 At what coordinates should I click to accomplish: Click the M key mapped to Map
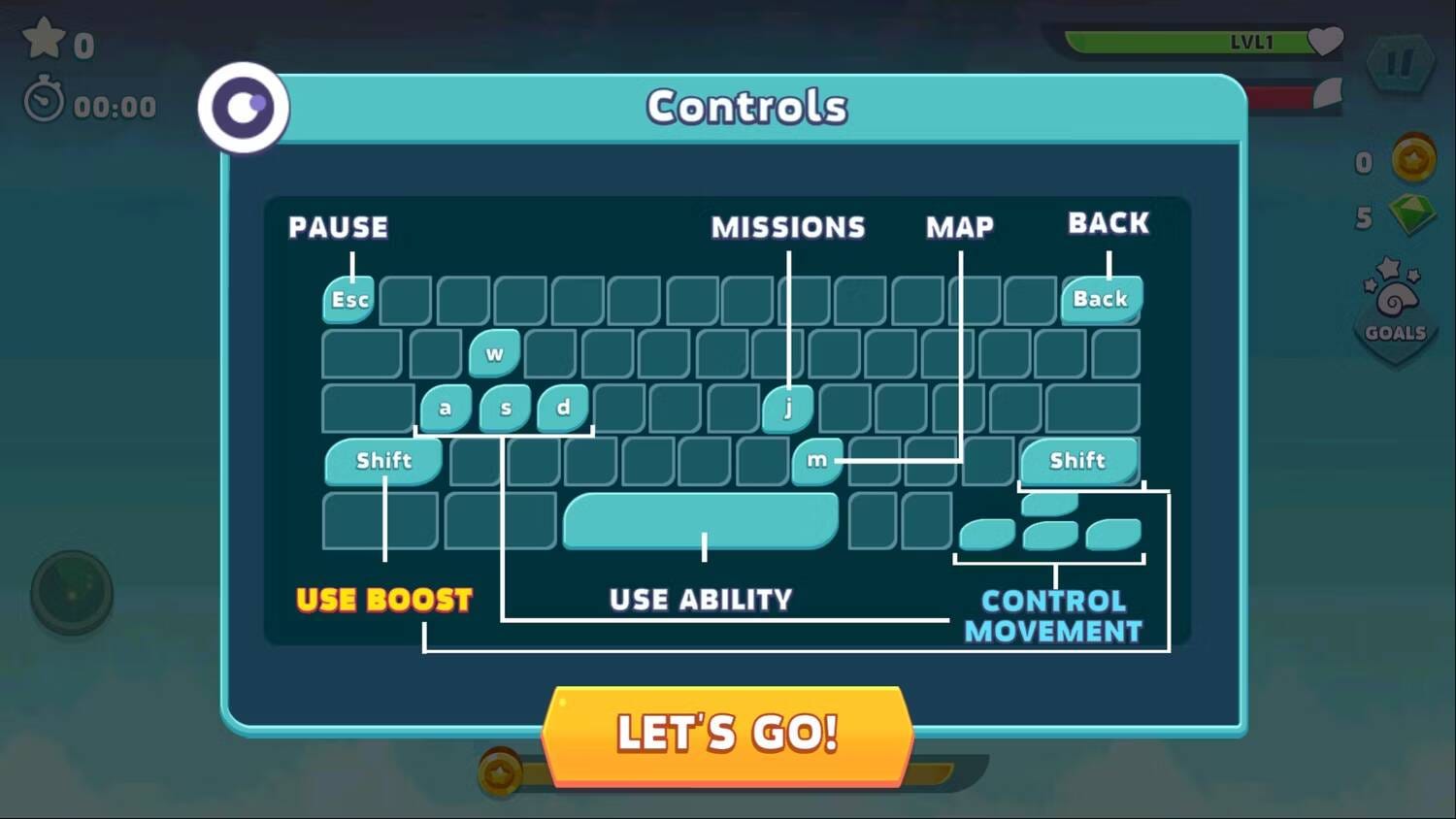click(816, 461)
